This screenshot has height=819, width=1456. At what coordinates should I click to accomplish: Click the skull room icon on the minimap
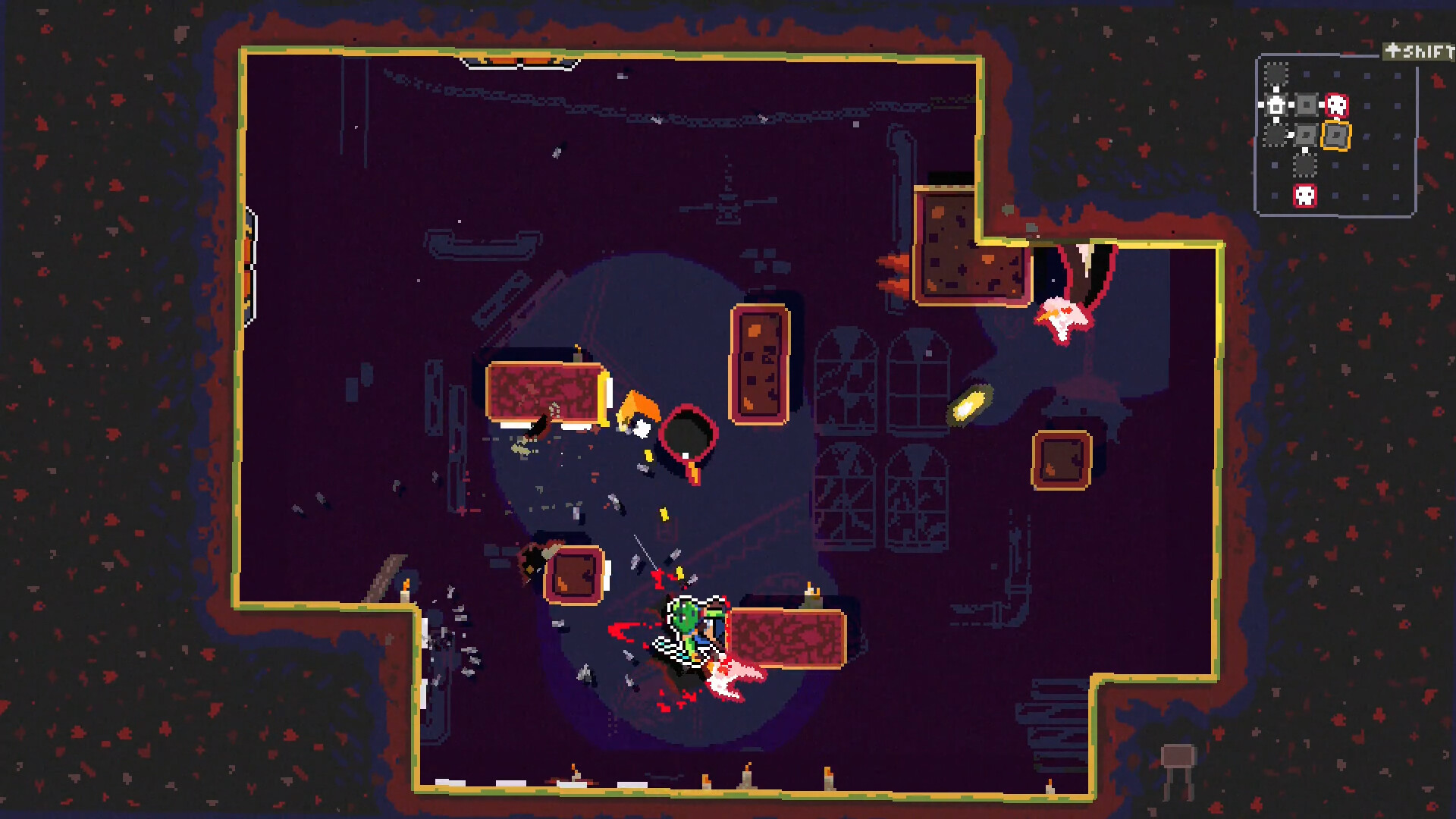point(1337,106)
